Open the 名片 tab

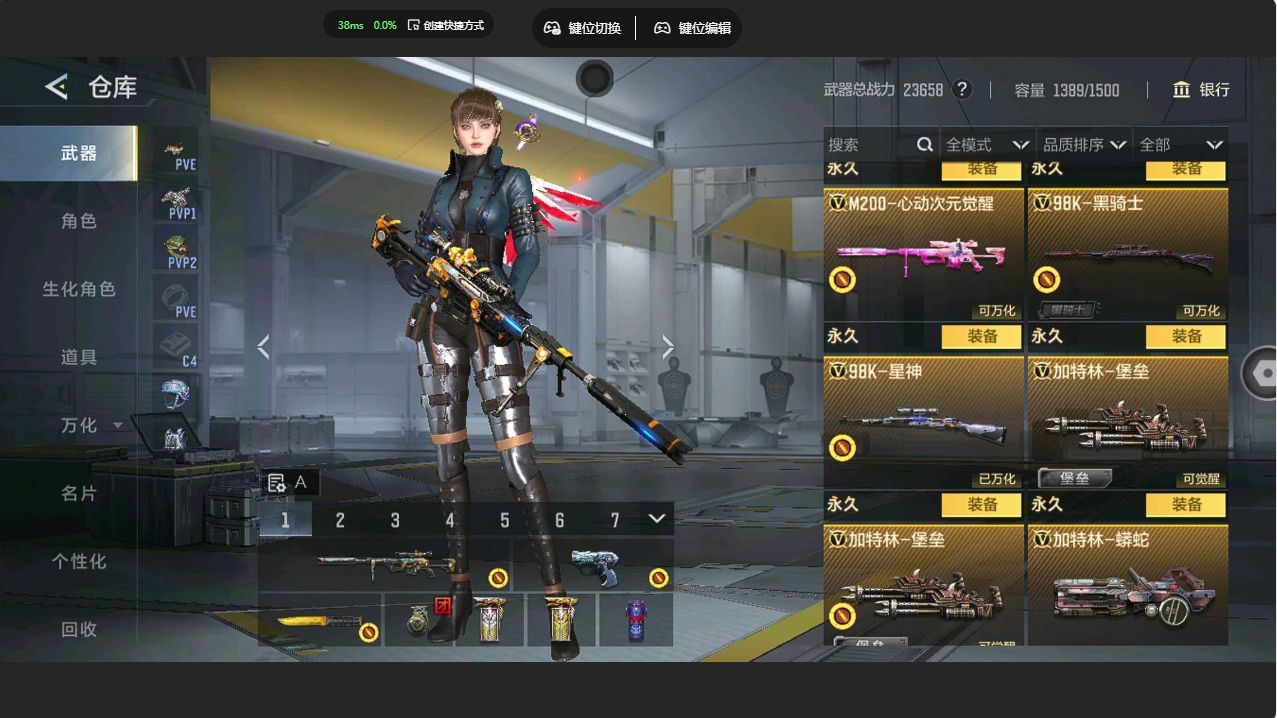pyautogui.click(x=79, y=493)
